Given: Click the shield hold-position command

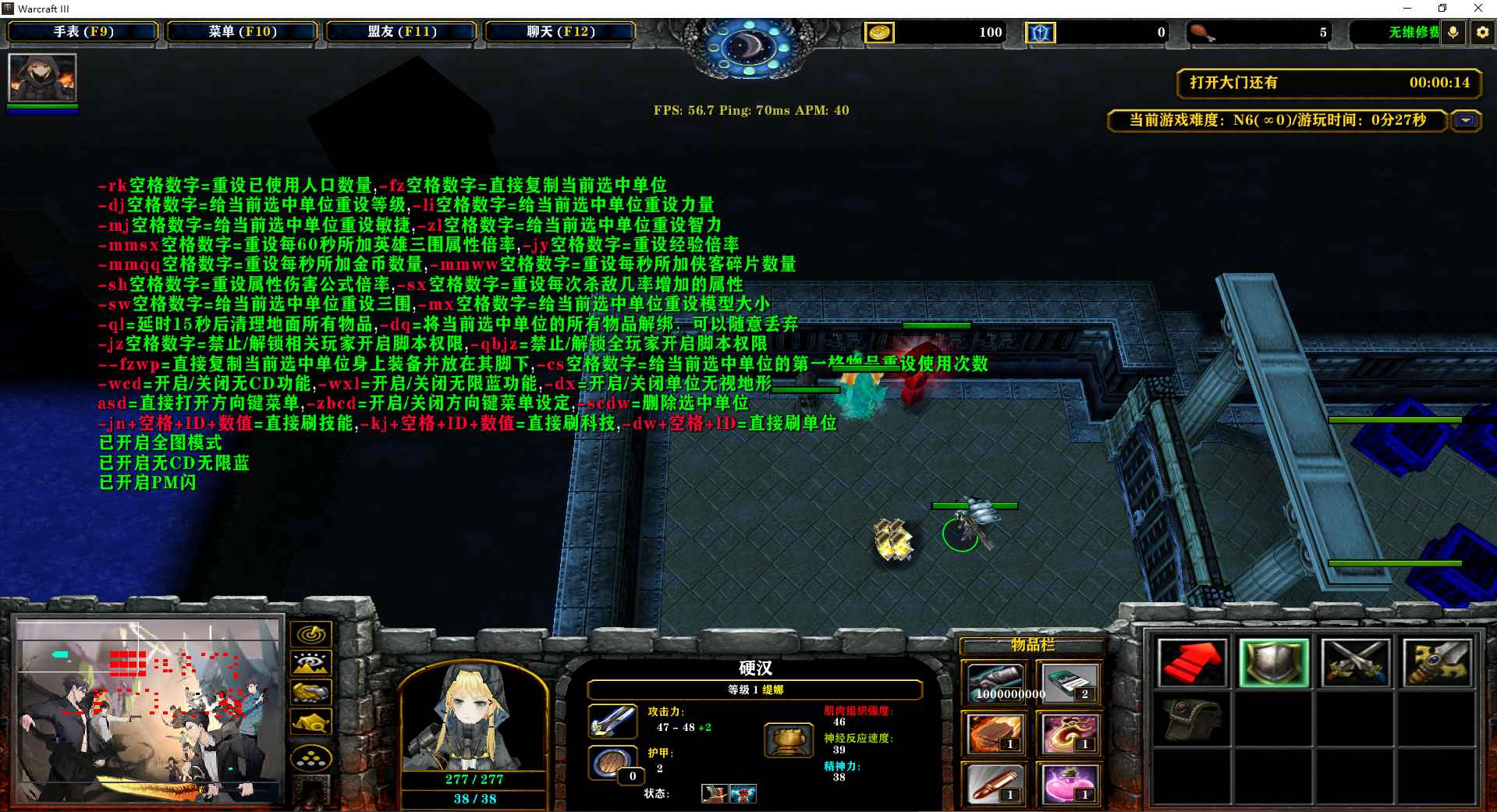Looking at the screenshot, I should tap(1273, 662).
